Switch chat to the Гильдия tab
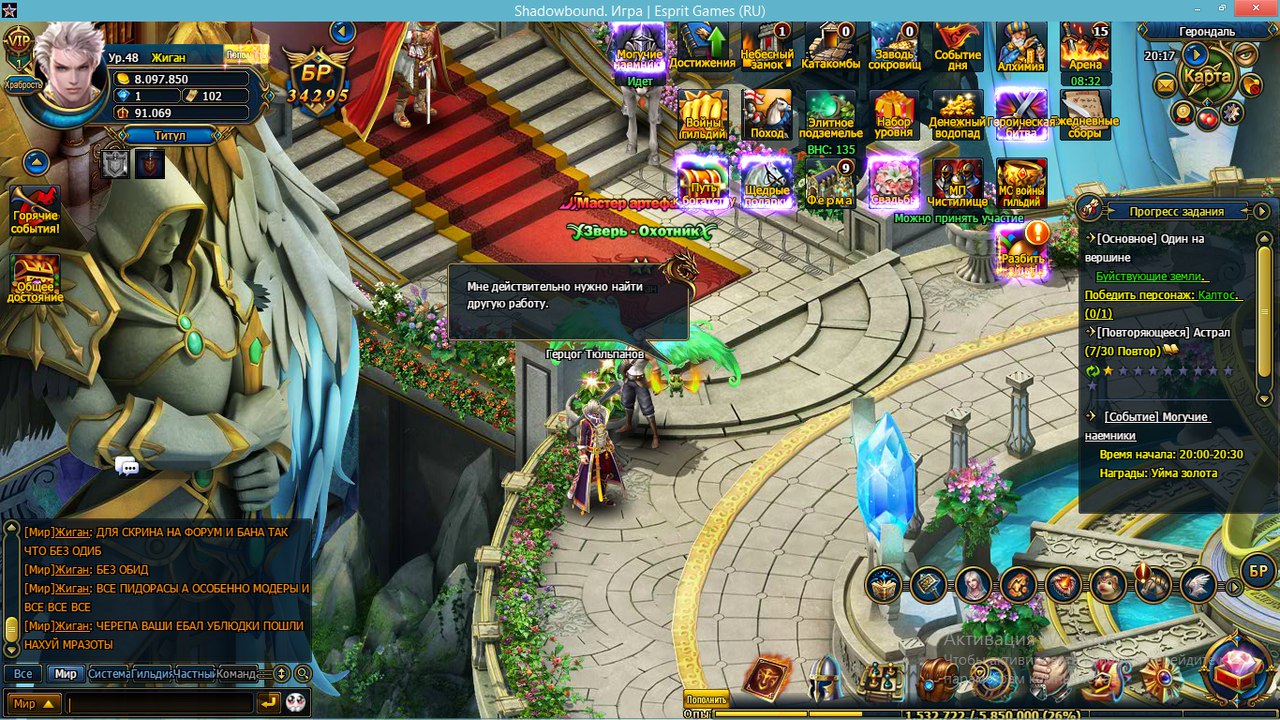This screenshot has height=720, width=1280. point(152,674)
